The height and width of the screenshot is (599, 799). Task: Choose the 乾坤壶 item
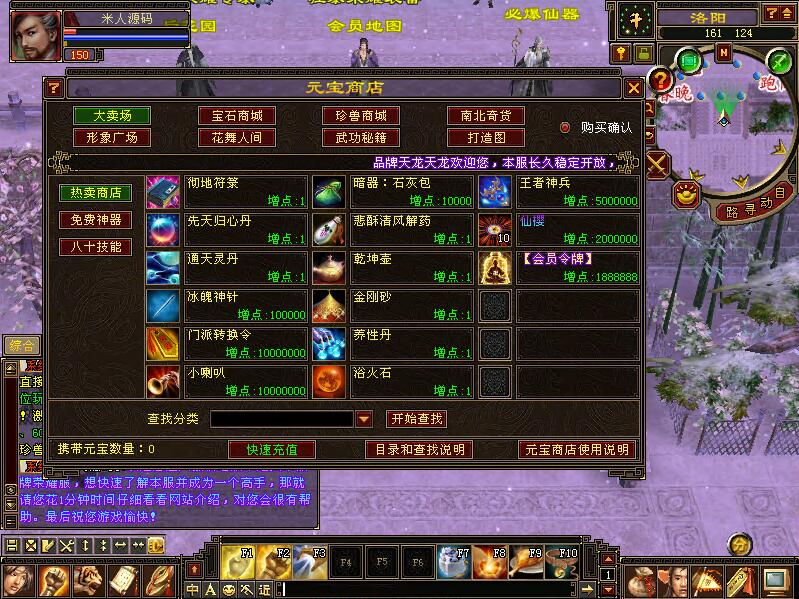click(328, 266)
